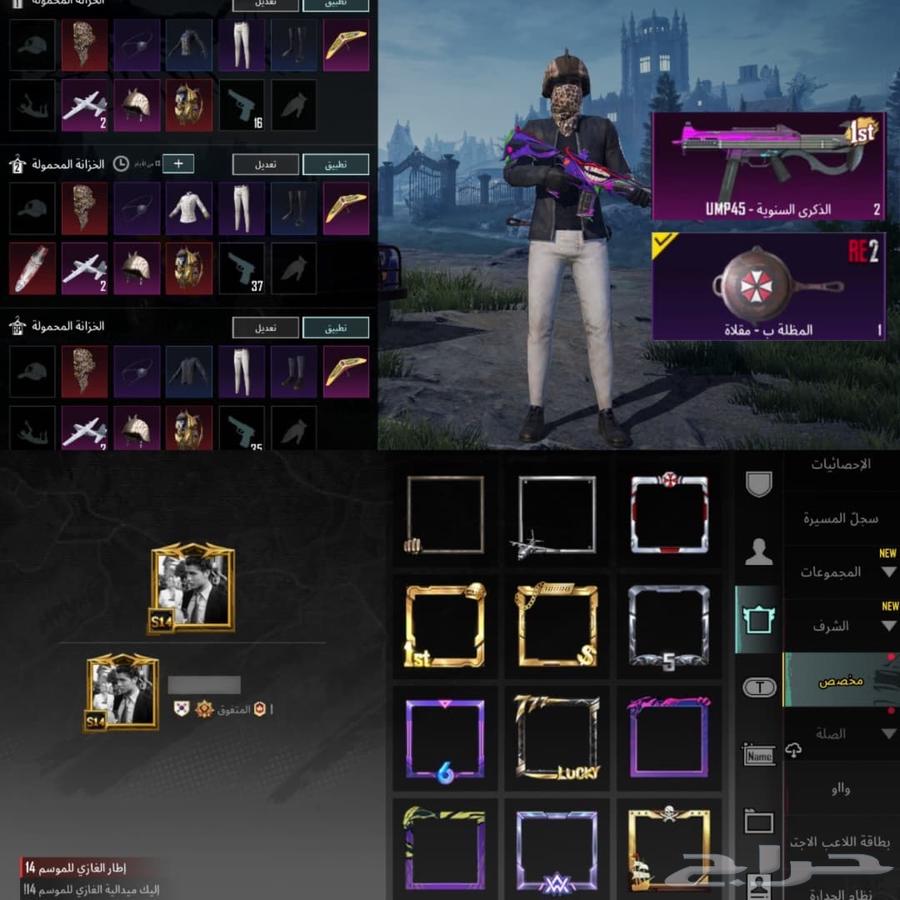This screenshot has height=900, width=900.
Task: Choose the UMP45 anniversary skin card
Action: coord(768,166)
